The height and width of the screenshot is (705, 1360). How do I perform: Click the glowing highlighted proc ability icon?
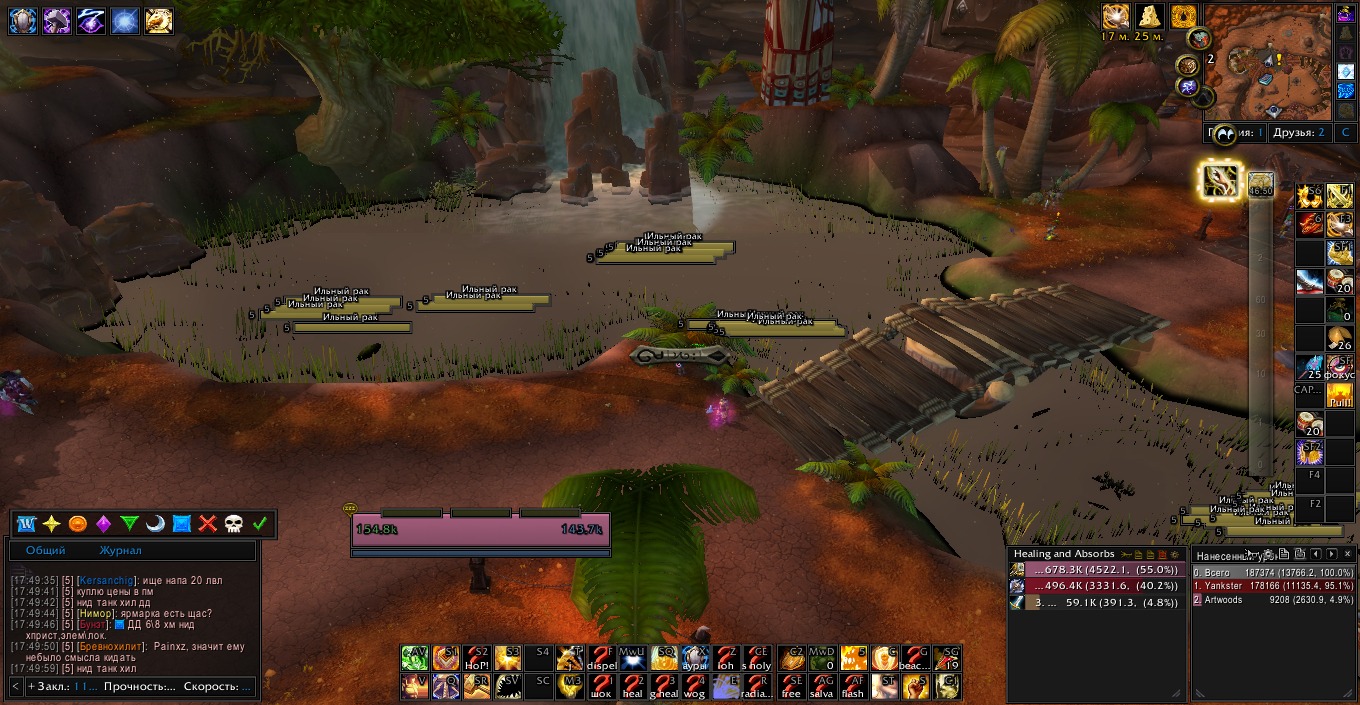[1221, 181]
